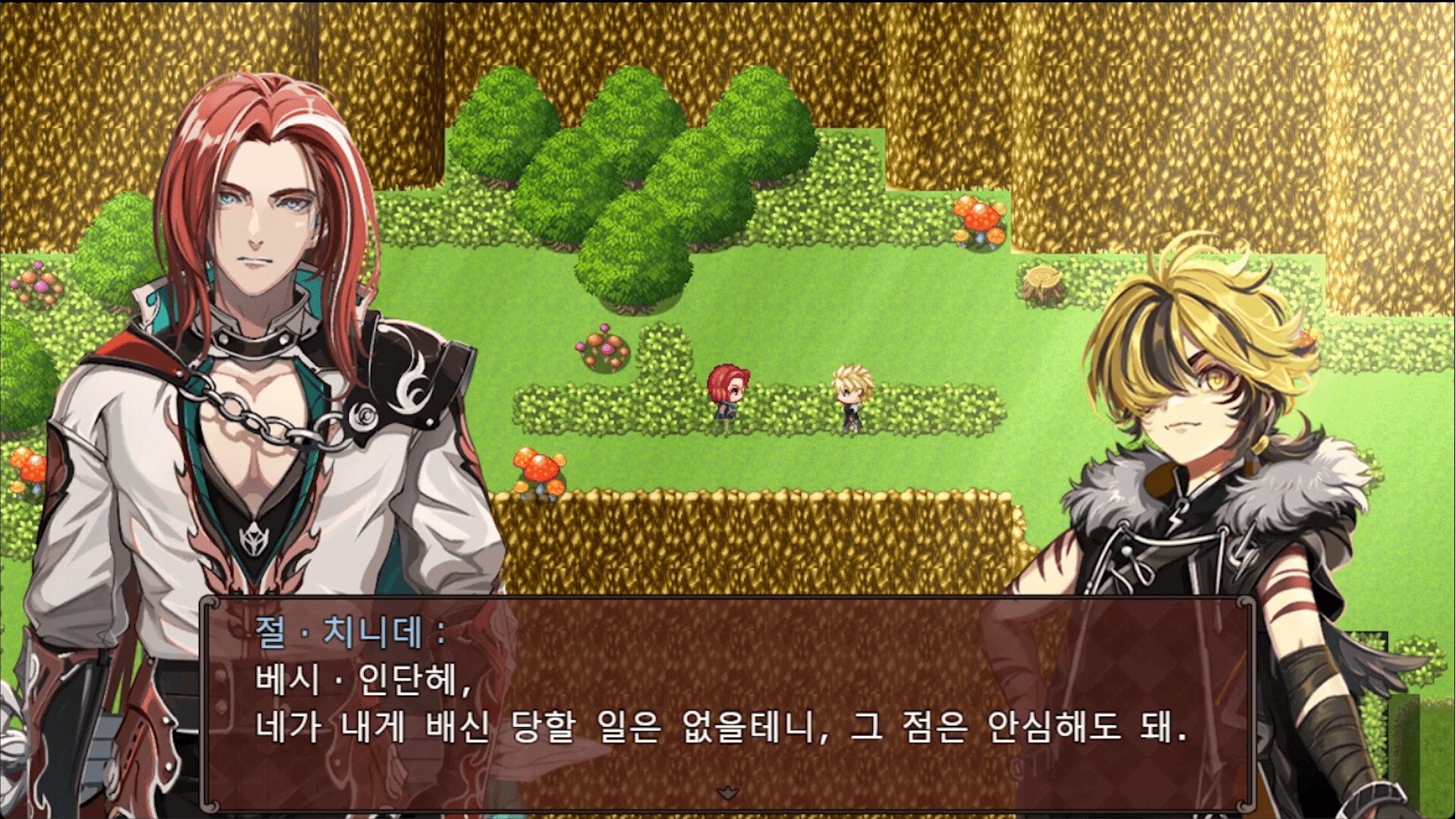Click the tree stump on the right grass area
This screenshot has width=1456, height=819.
(1043, 281)
